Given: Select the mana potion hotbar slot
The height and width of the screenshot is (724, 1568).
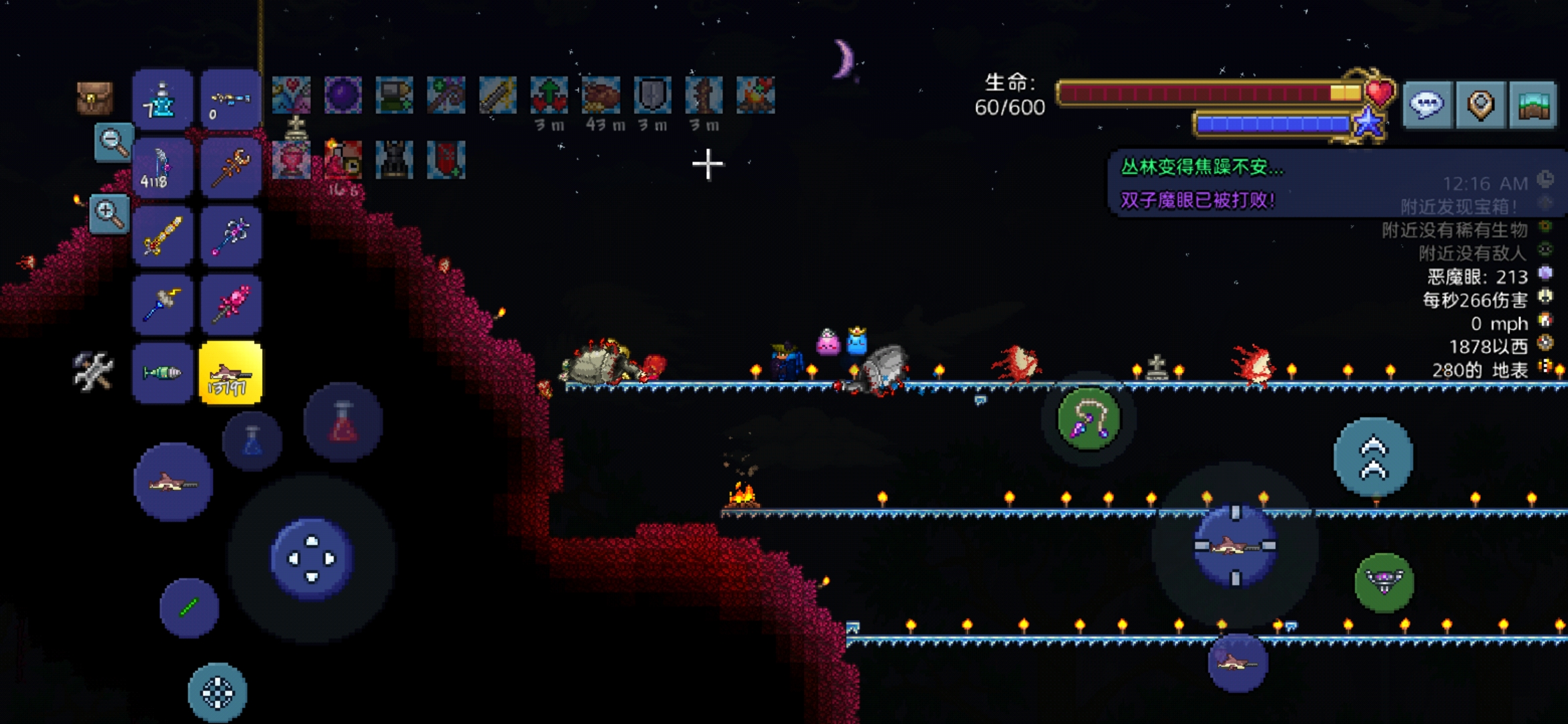Looking at the screenshot, I should (x=162, y=100).
